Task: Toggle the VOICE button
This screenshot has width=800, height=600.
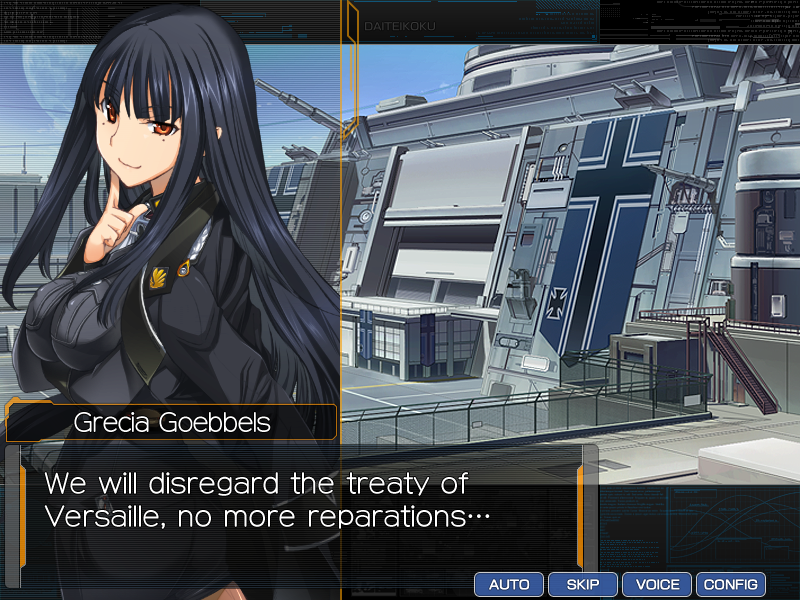Action: pyautogui.click(x=657, y=584)
